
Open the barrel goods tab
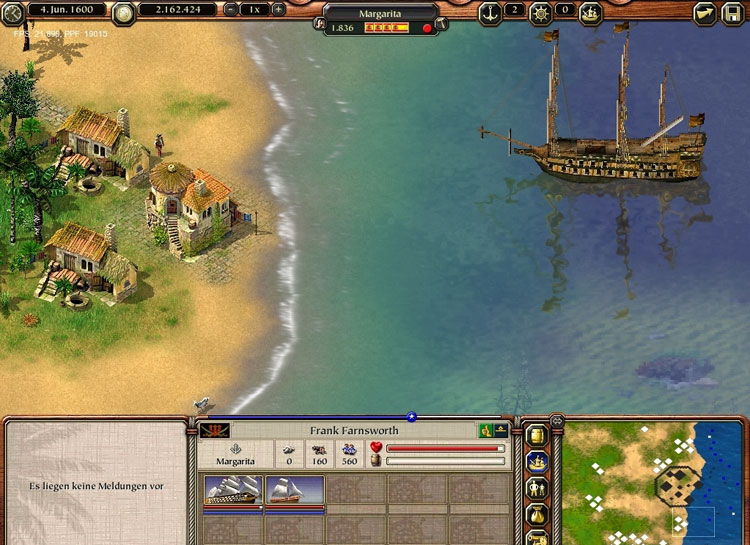(x=537, y=435)
